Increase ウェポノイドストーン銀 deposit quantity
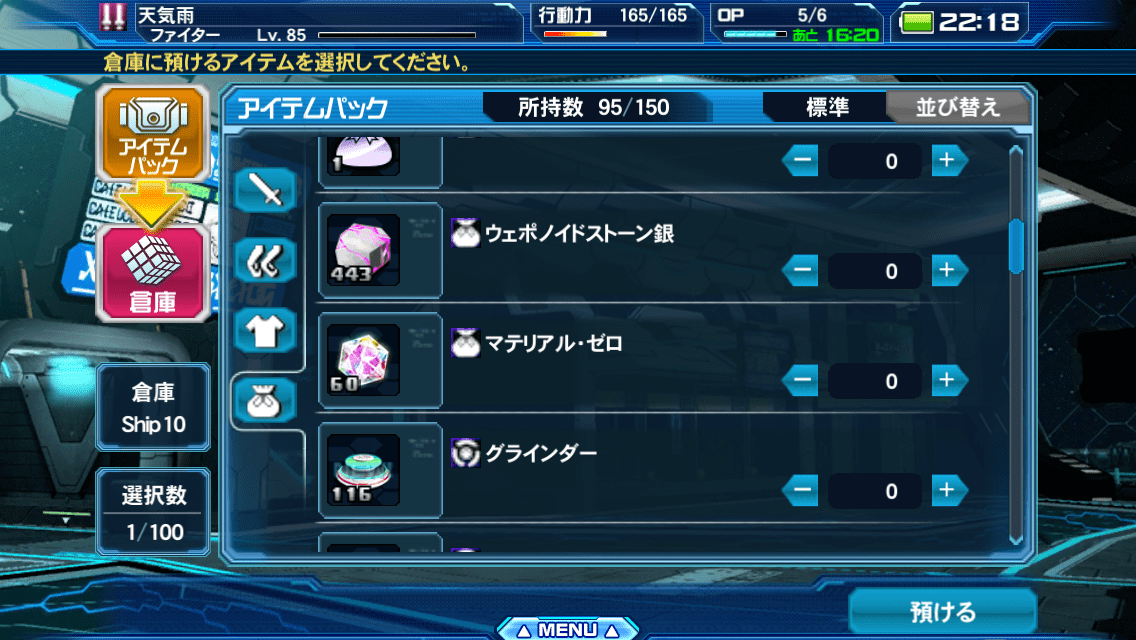 [949, 270]
